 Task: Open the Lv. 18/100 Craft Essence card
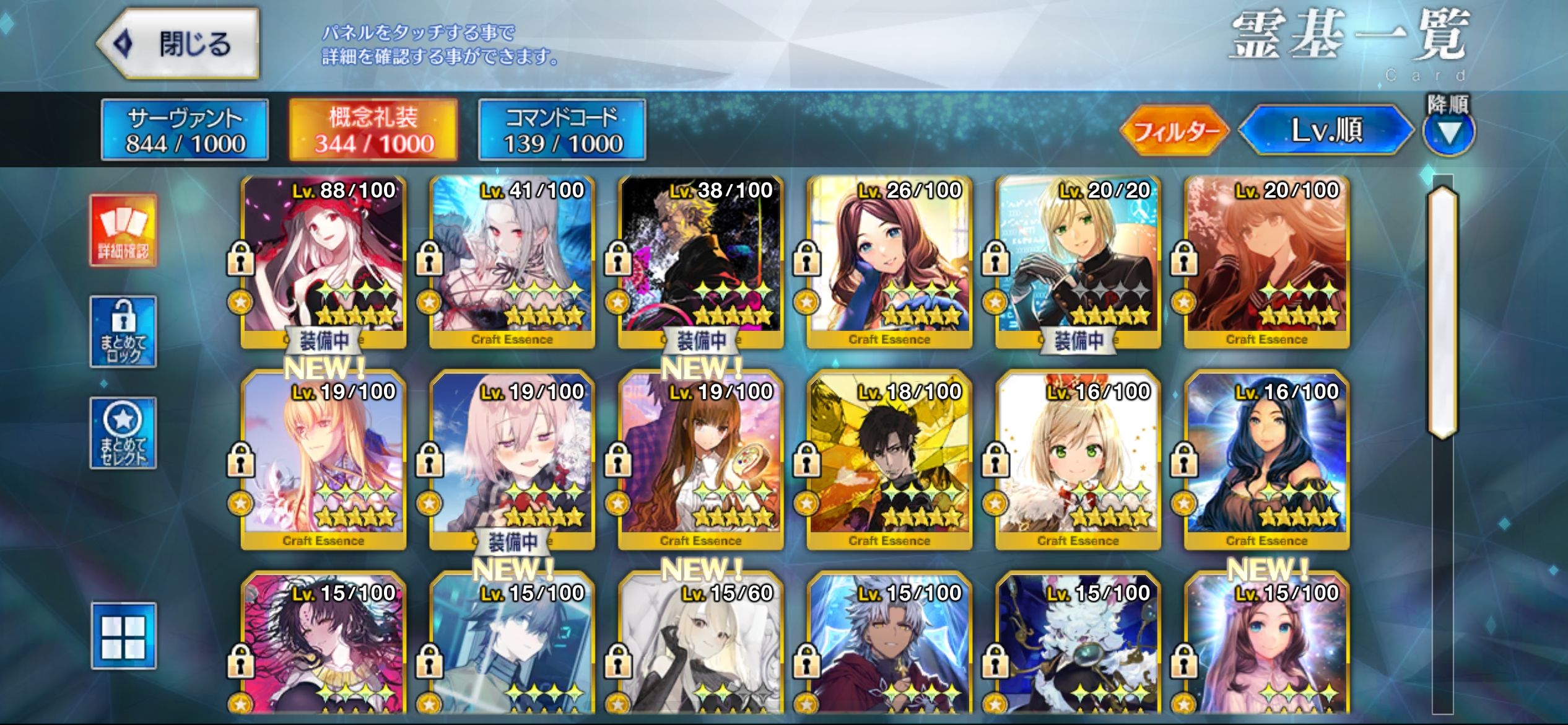[x=890, y=462]
